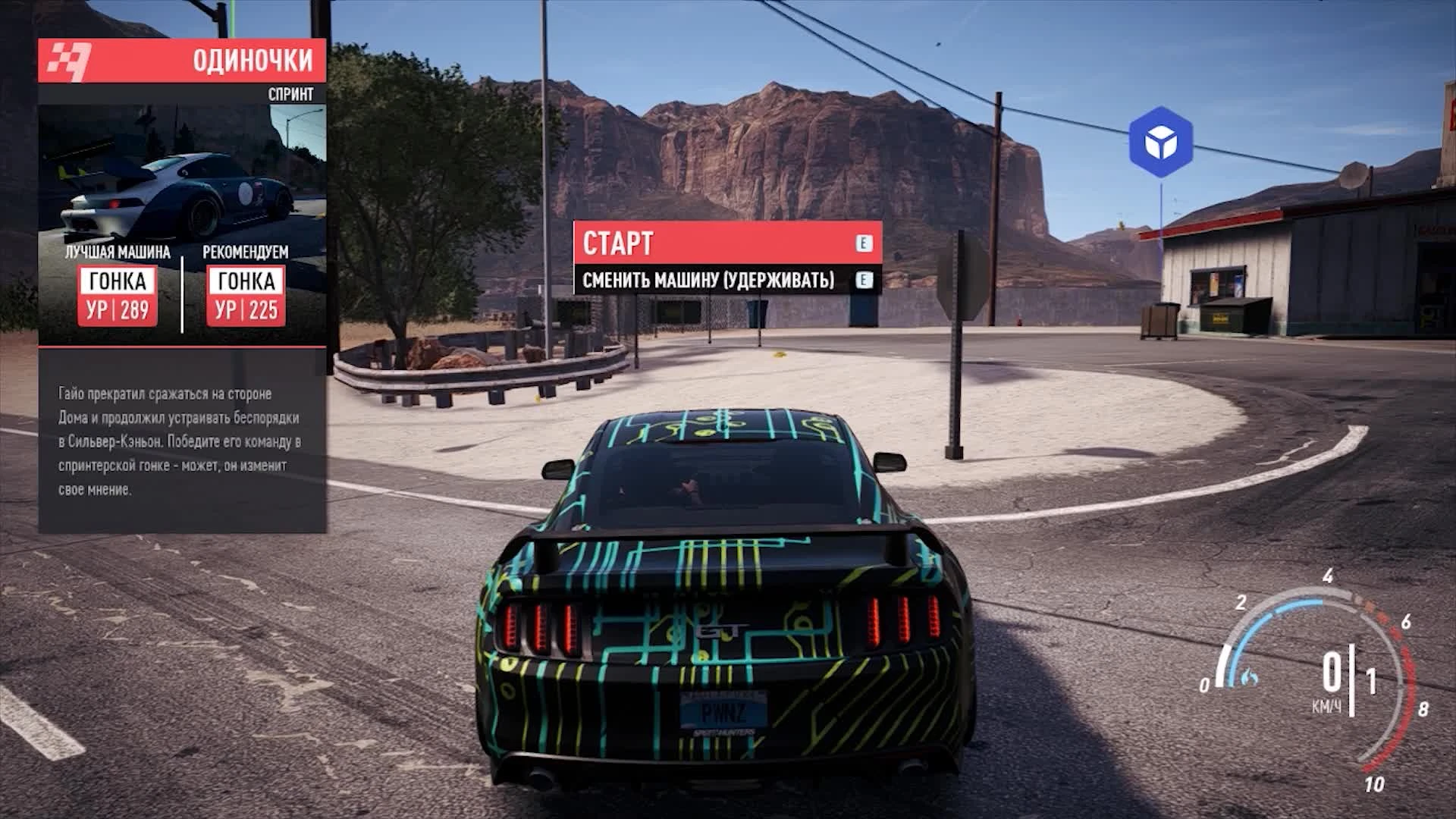Open the ГОНКА УР 225 badge
The height and width of the screenshot is (819, 1456).
click(244, 297)
